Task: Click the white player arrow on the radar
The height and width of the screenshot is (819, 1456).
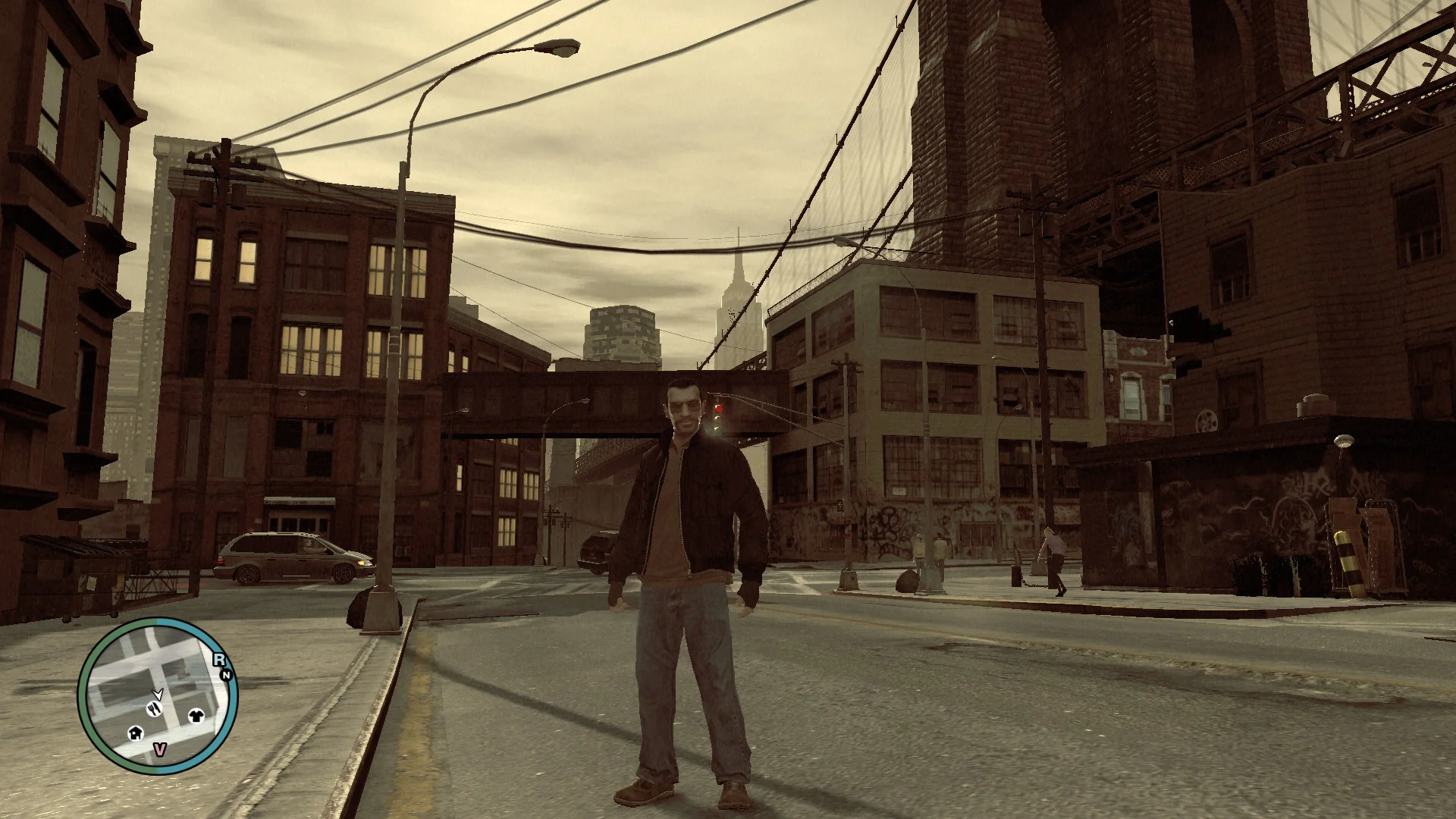Action: (158, 695)
